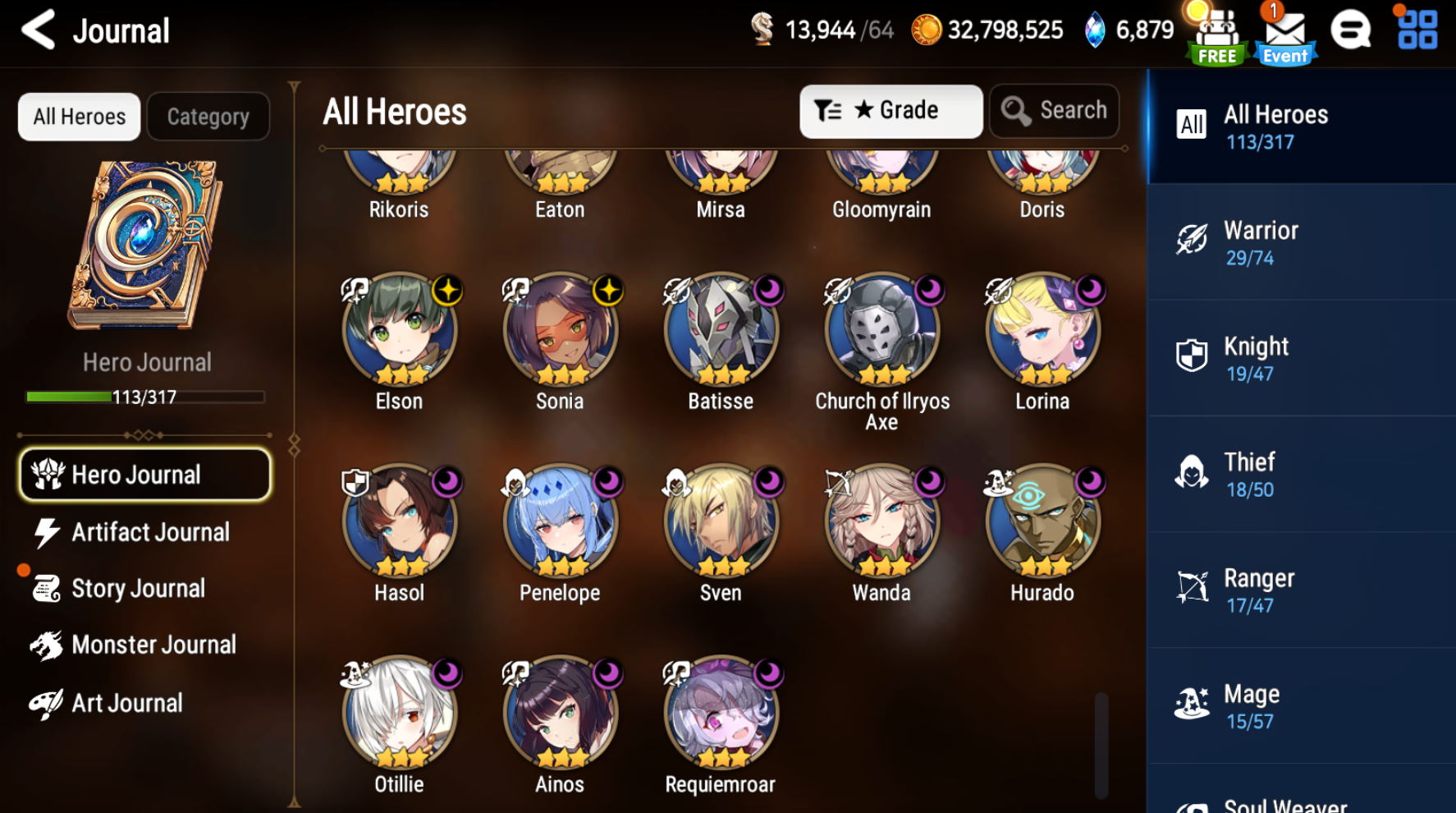Open the community chat icon
The image size is (1456, 813).
coord(1351,30)
